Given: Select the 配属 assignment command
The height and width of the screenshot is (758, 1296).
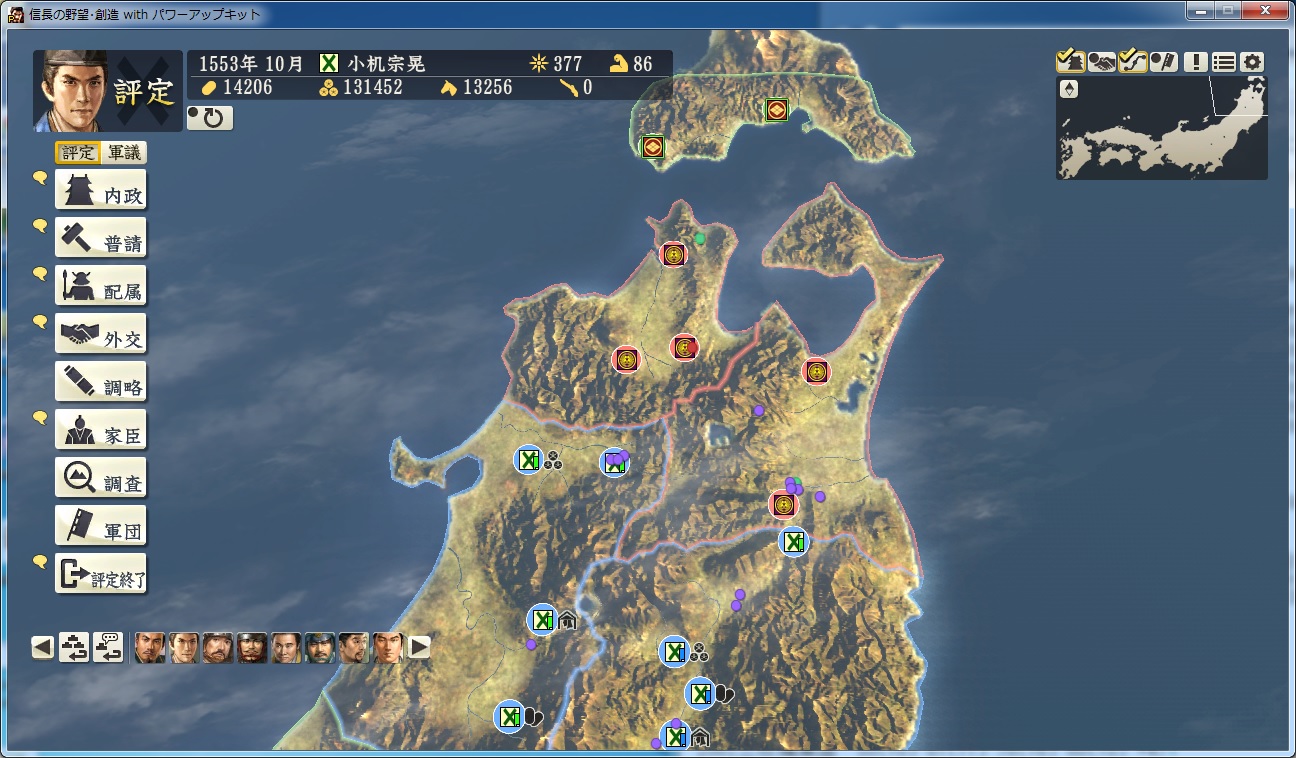Looking at the screenshot, I should (100, 287).
